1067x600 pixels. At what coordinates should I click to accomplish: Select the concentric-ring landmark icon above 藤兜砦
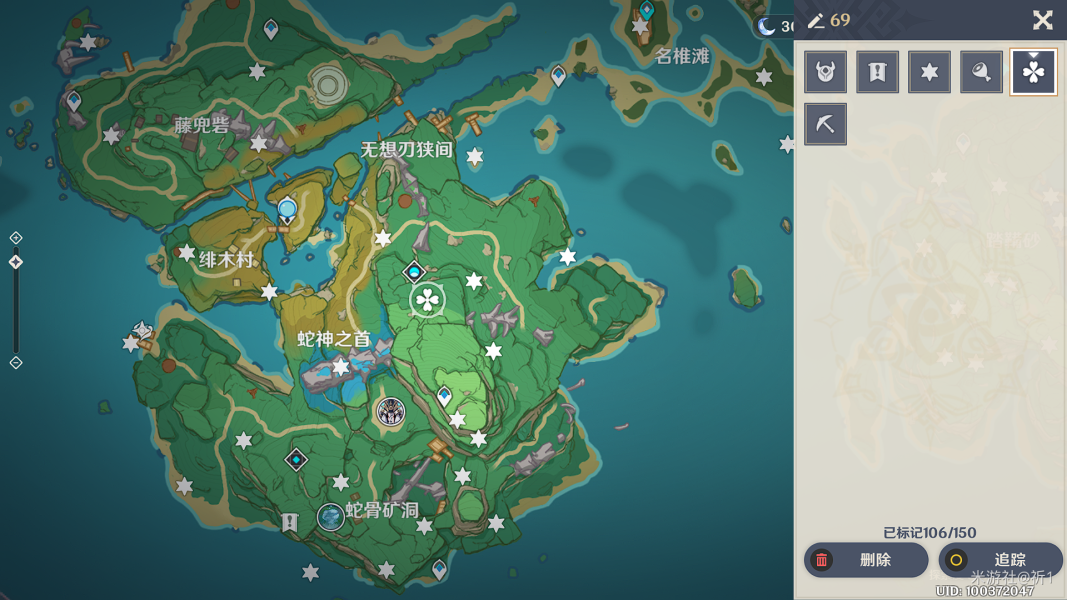tap(327, 84)
